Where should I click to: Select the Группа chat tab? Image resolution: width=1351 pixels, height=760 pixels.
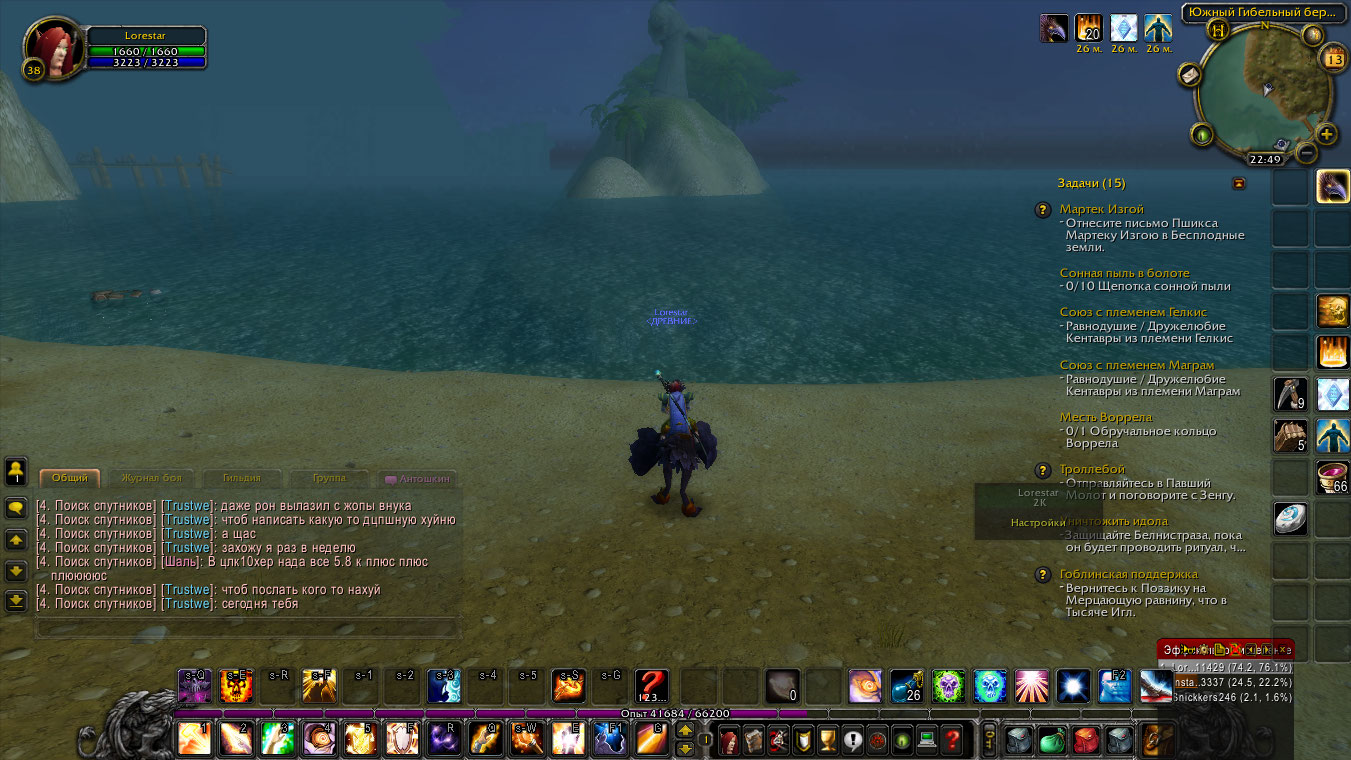pyautogui.click(x=328, y=478)
